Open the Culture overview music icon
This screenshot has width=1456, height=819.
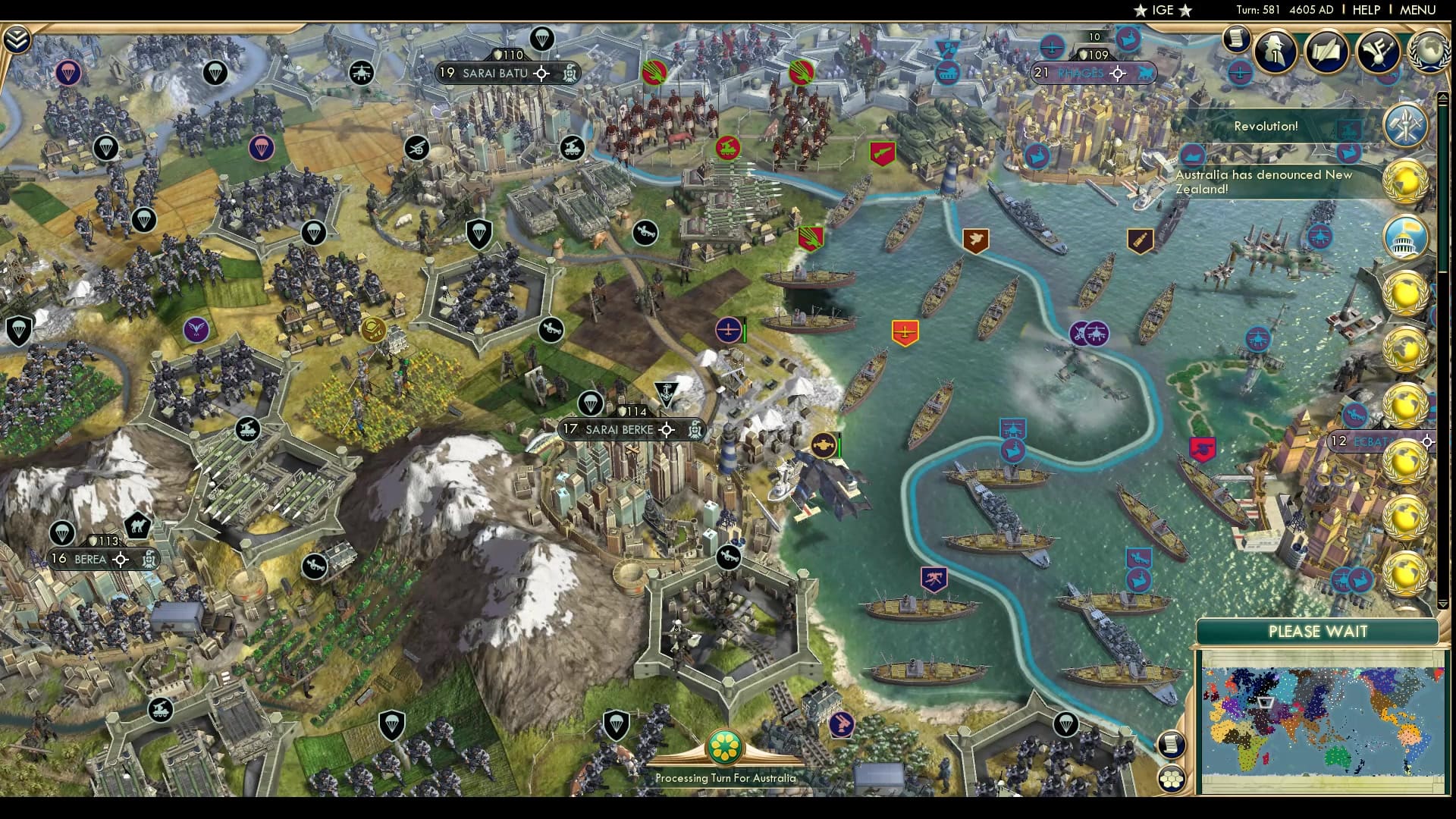(x=1379, y=52)
